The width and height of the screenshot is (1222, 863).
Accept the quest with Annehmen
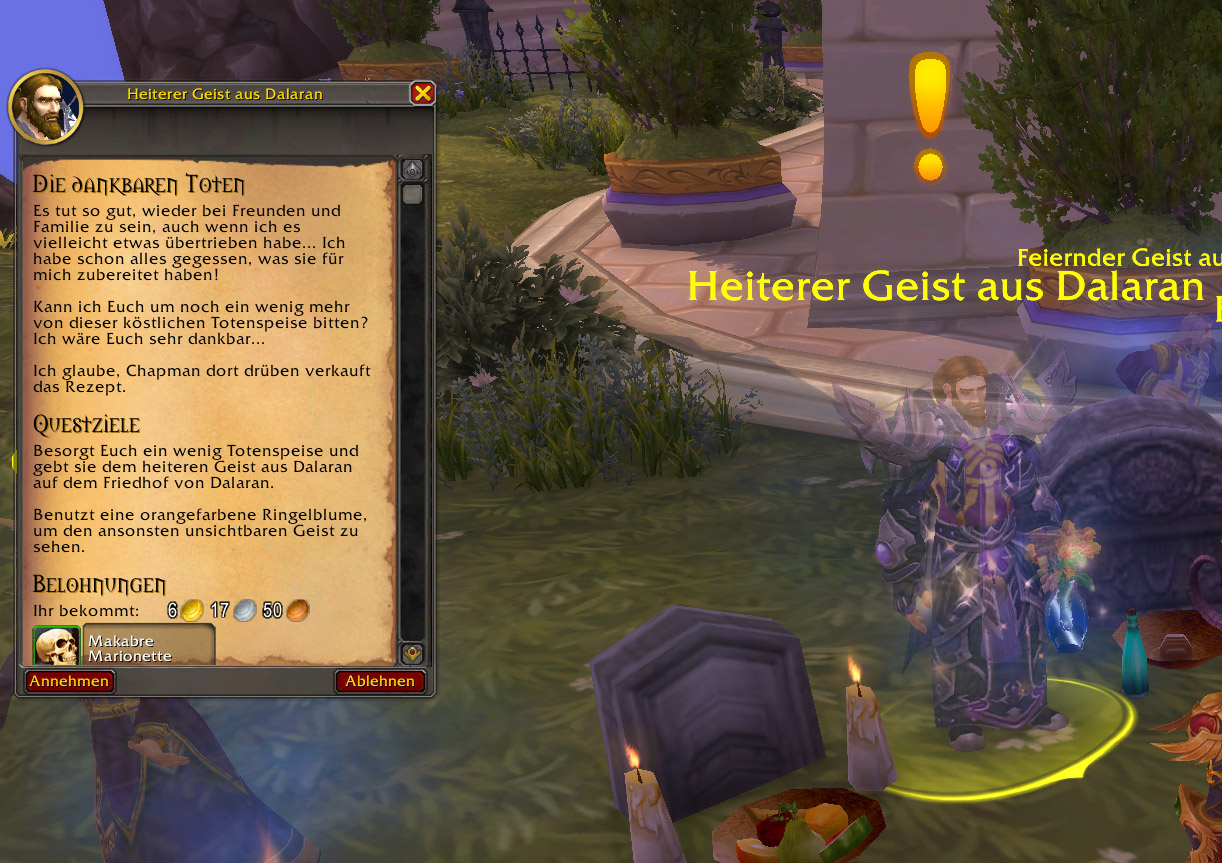click(x=69, y=681)
